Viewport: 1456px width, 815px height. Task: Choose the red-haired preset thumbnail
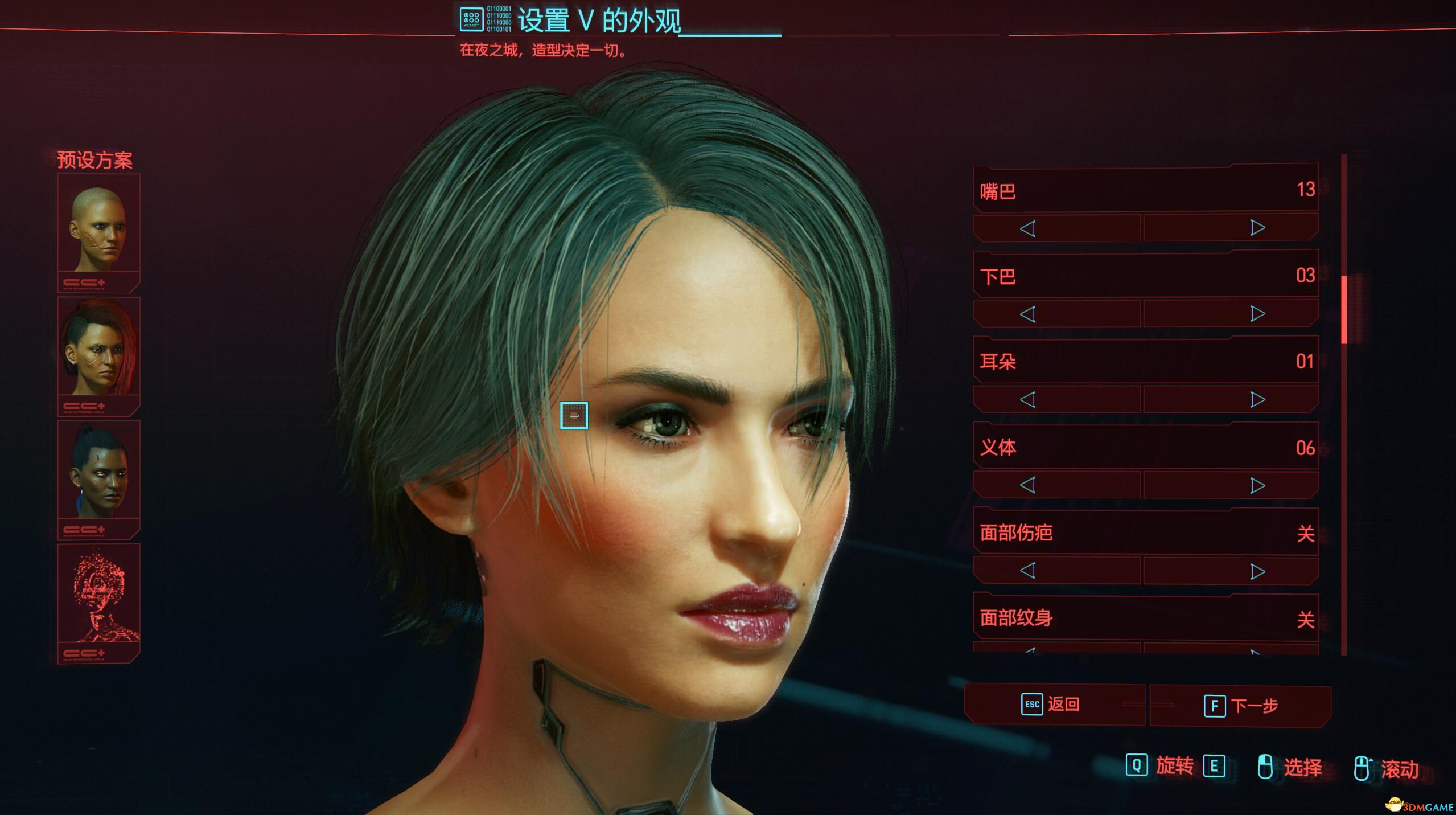98,353
